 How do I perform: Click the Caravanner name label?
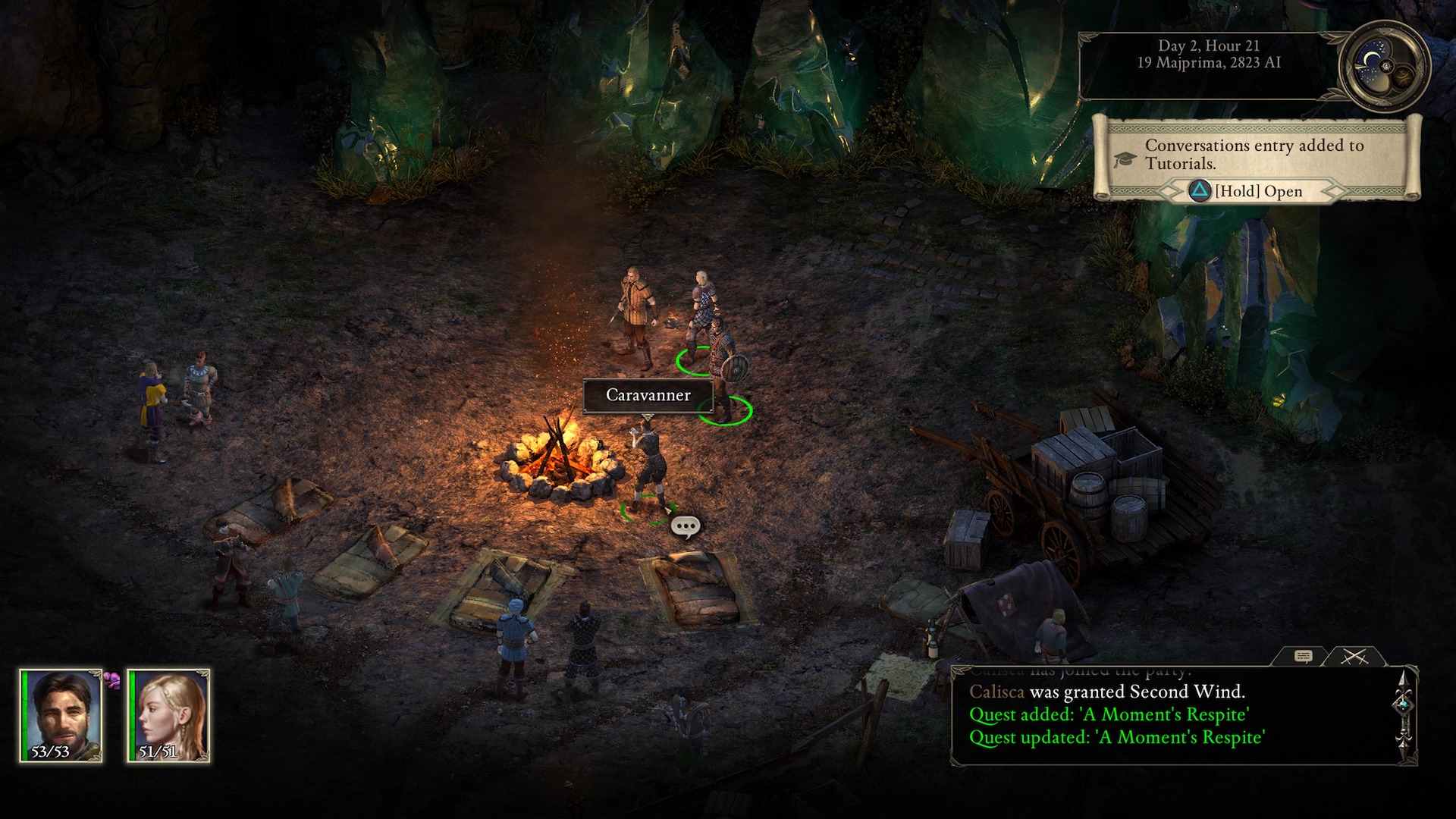[x=648, y=395]
